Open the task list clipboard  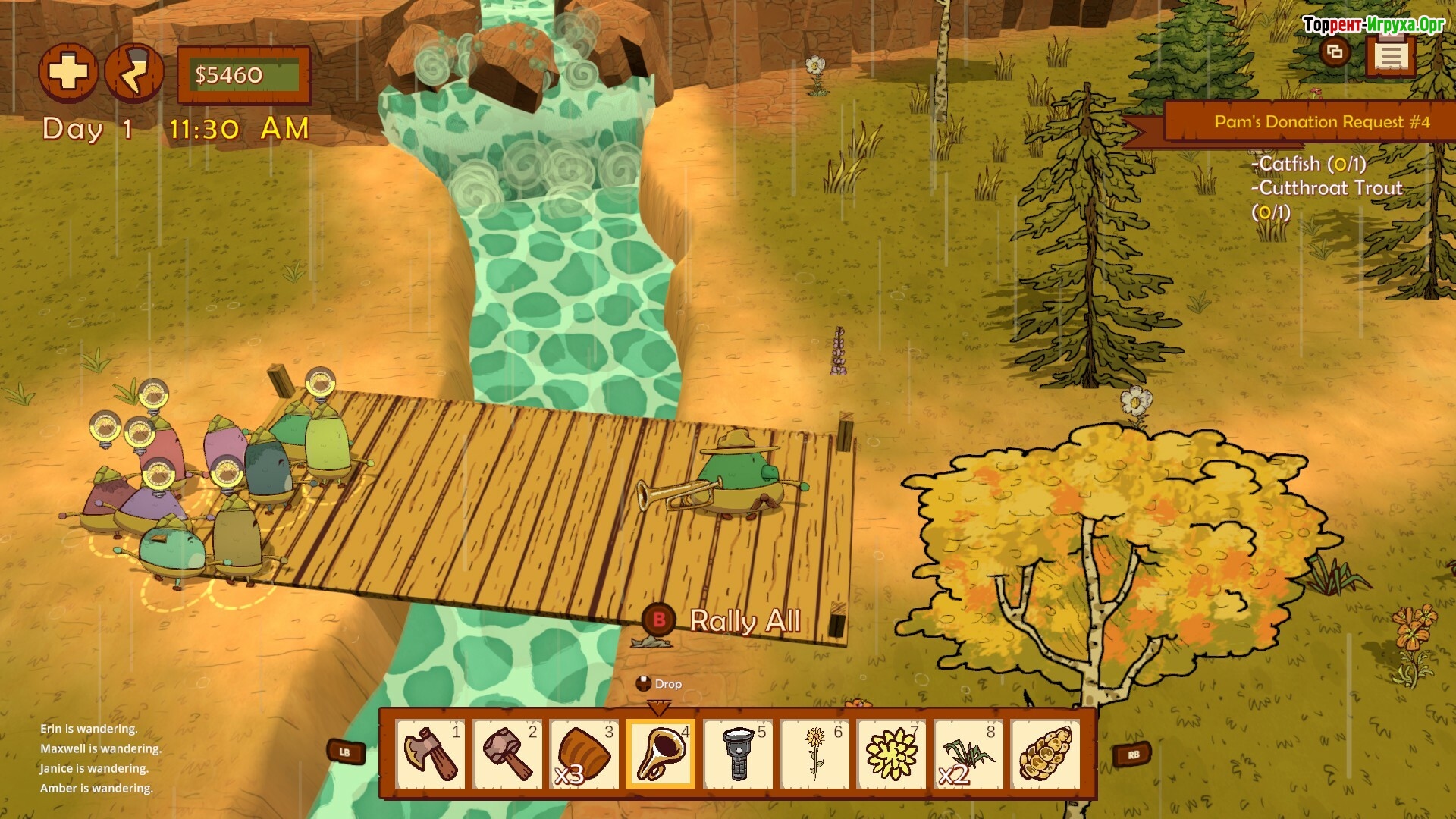1390,55
